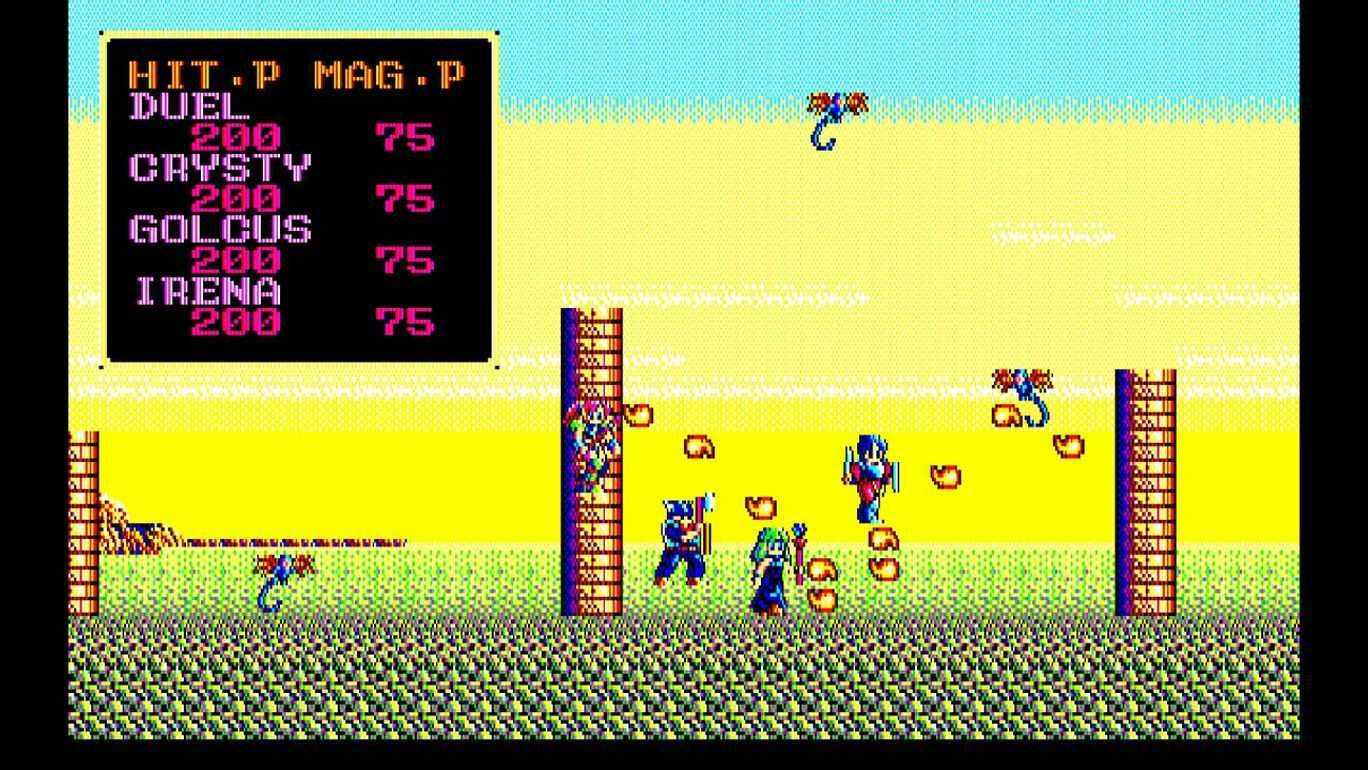
Task: Select the MAG.P column header
Action: [390, 70]
